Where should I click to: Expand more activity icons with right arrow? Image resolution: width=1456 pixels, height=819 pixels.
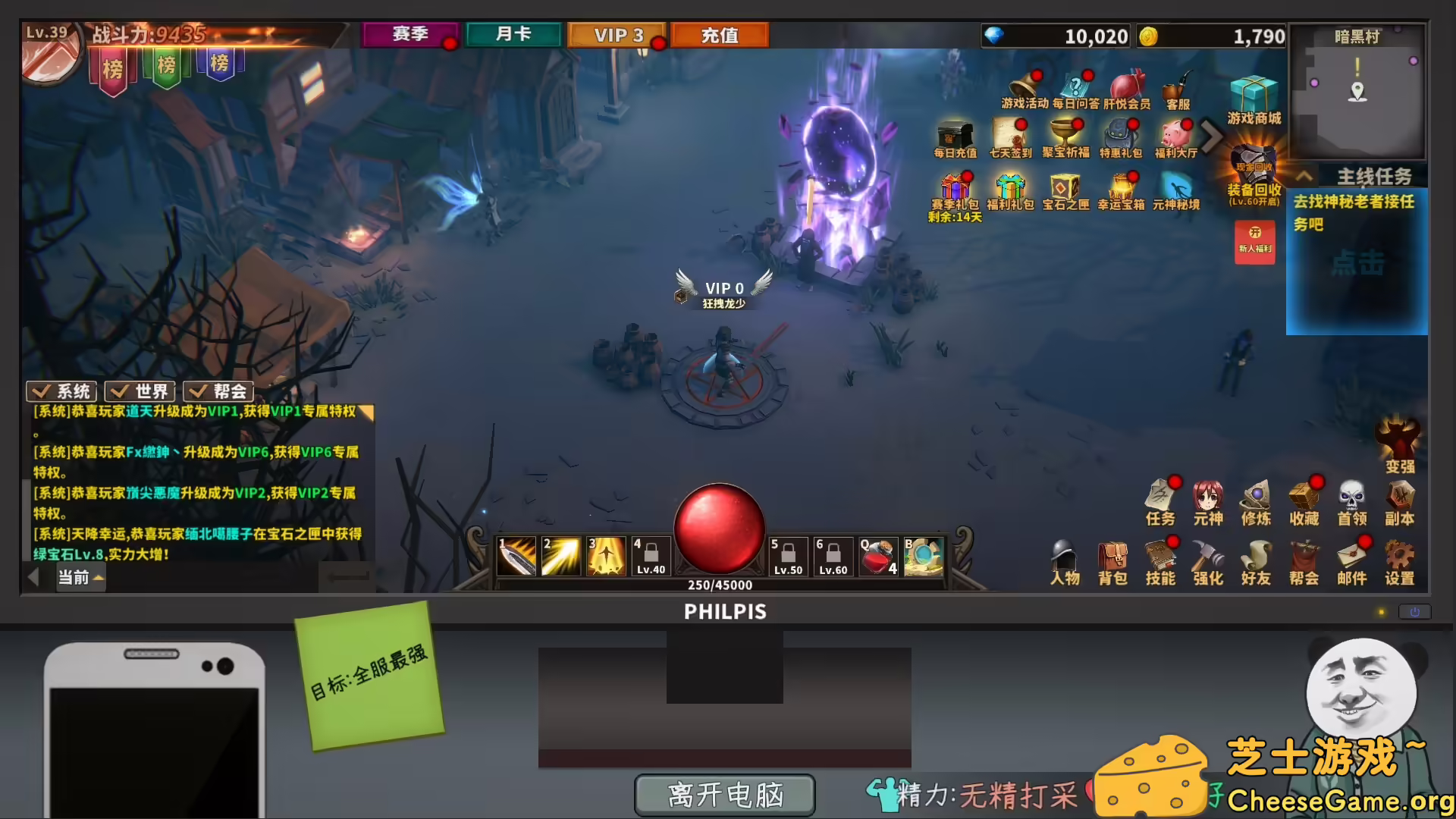pos(1210,136)
